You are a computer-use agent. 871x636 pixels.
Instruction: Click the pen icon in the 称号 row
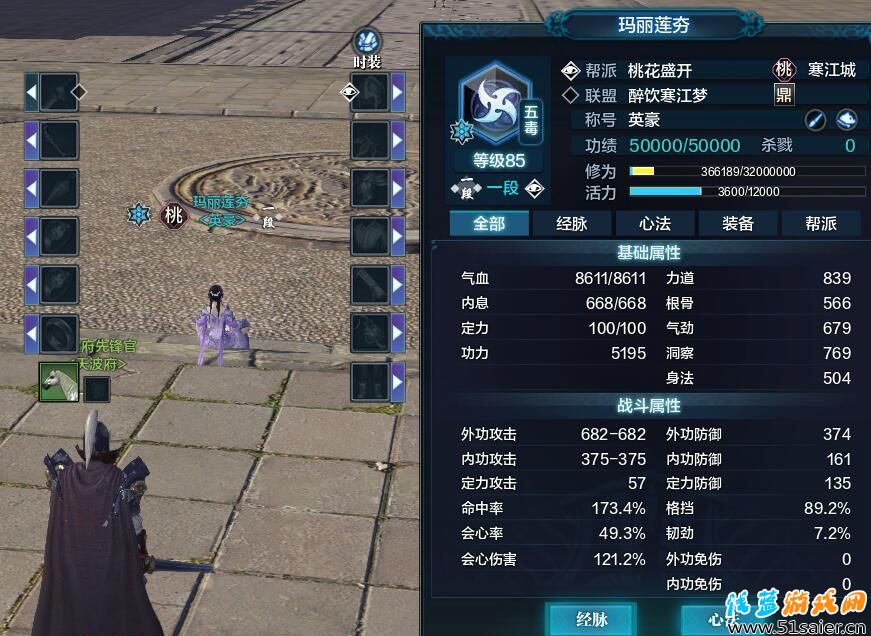[x=816, y=120]
